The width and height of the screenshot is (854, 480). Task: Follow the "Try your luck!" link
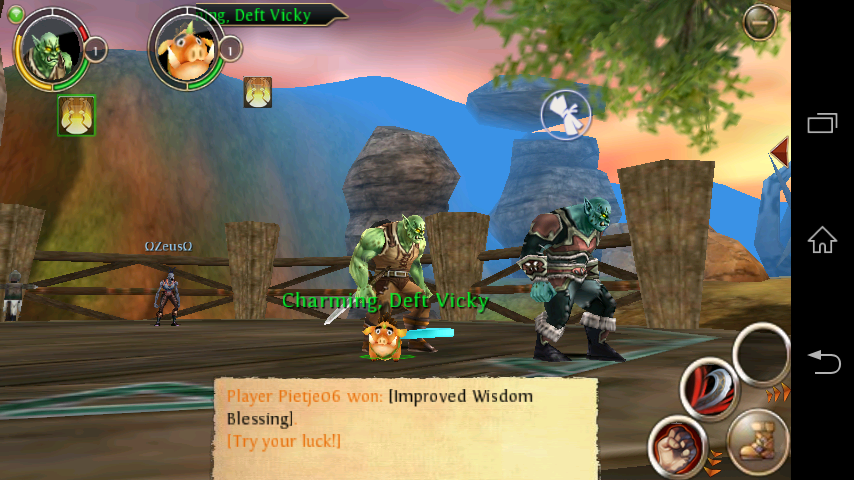(x=284, y=440)
